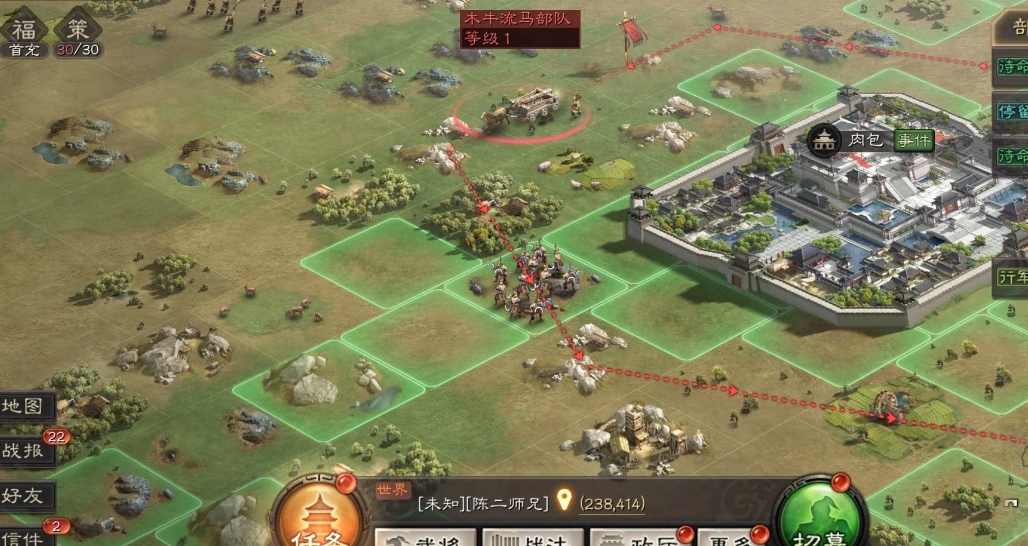1028x546 pixels.
Task: Show the 更多 more options
Action: point(725,538)
